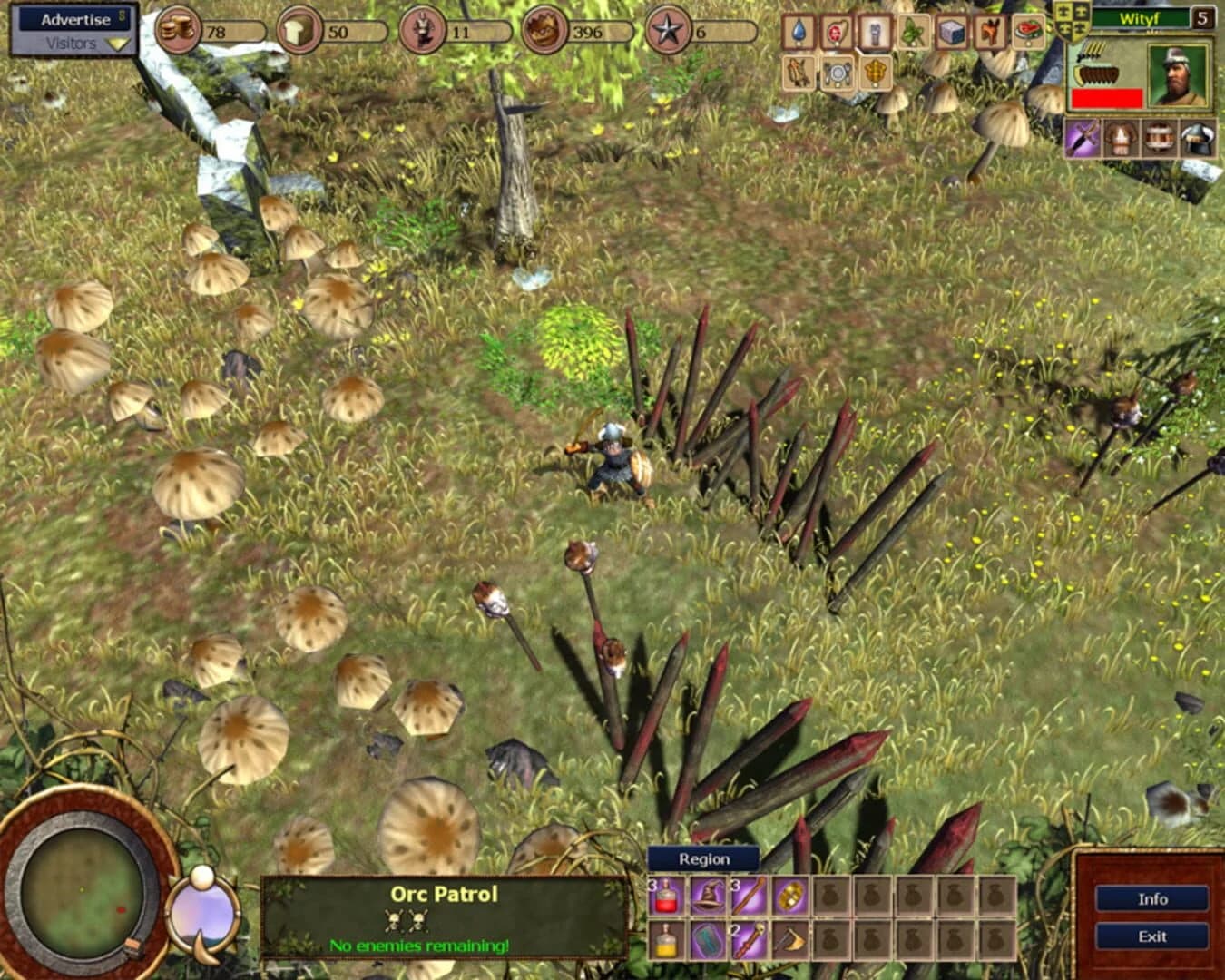Click the herbs resource icon

(912, 30)
